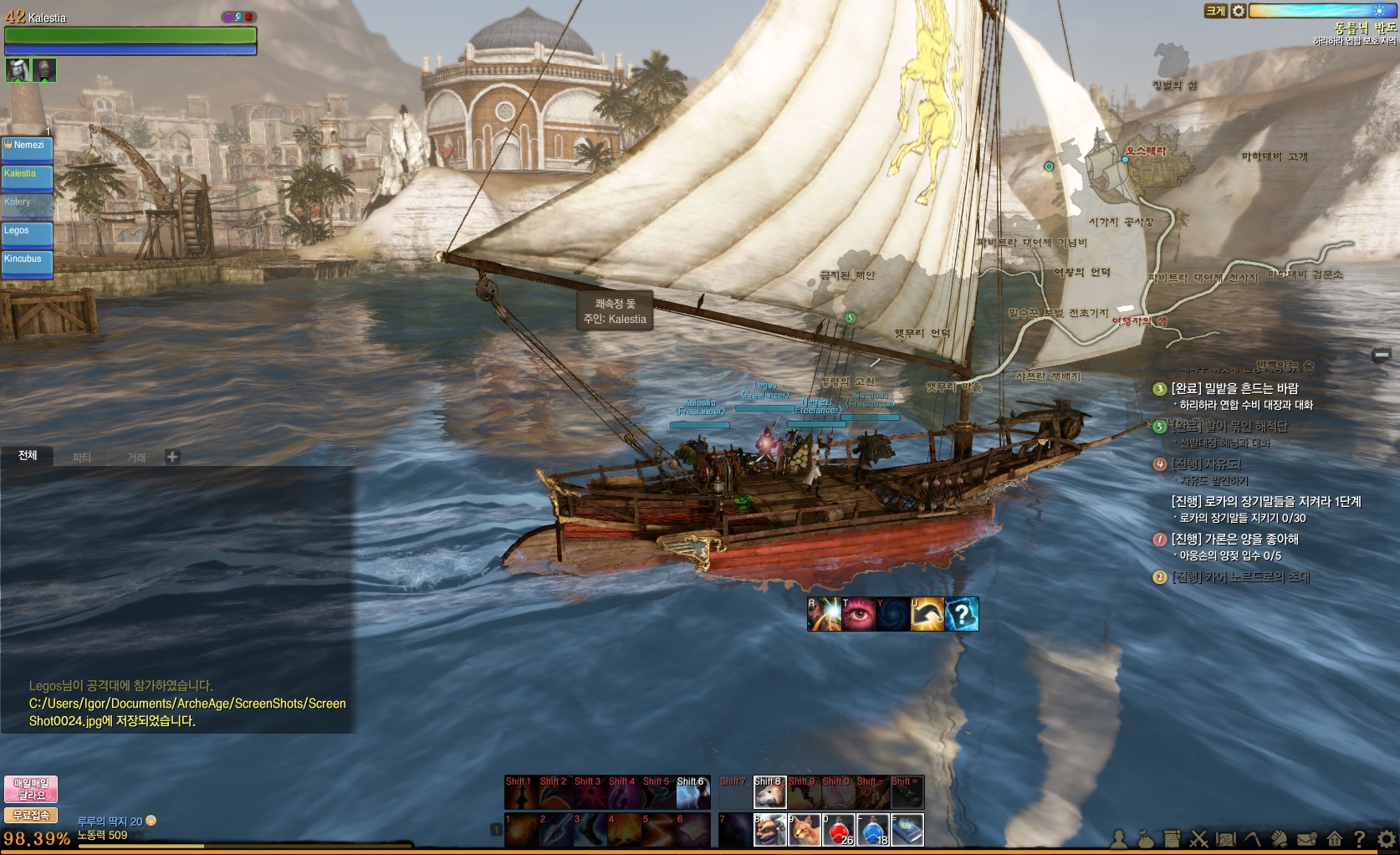Image resolution: width=1400 pixels, height=855 pixels.
Task: Switch to the 파티 chat tab
Action: pos(82,457)
